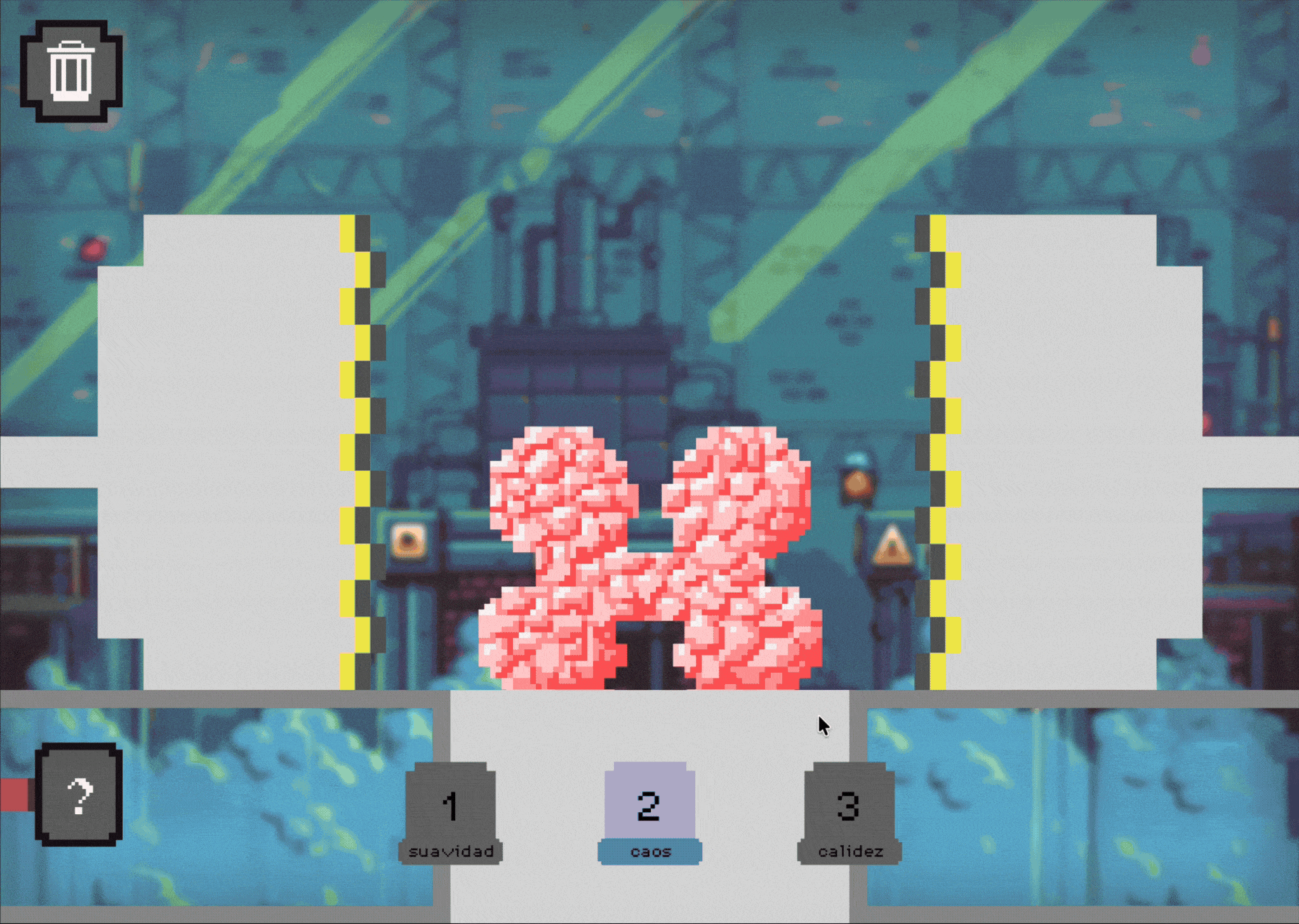Click the pink brain sculpture in the center
1299x924 pixels.
pyautogui.click(x=648, y=558)
